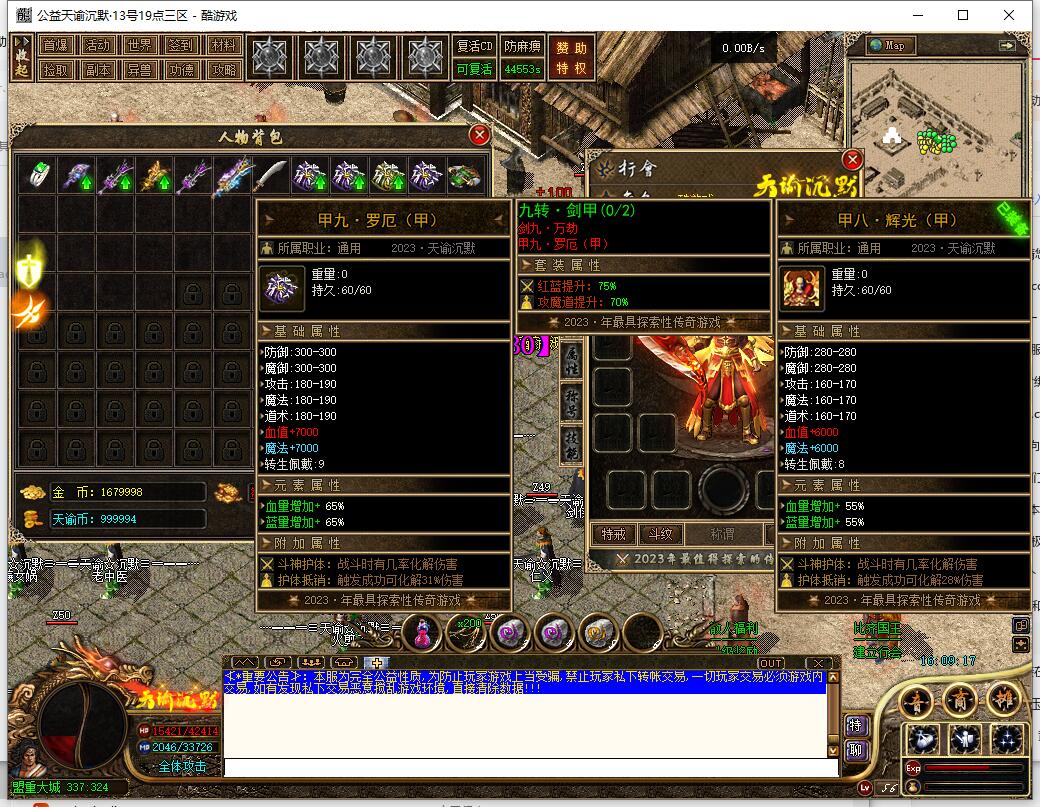The image size is (1040, 807).
Task: Open the map with the Map button
Action: pos(891,45)
